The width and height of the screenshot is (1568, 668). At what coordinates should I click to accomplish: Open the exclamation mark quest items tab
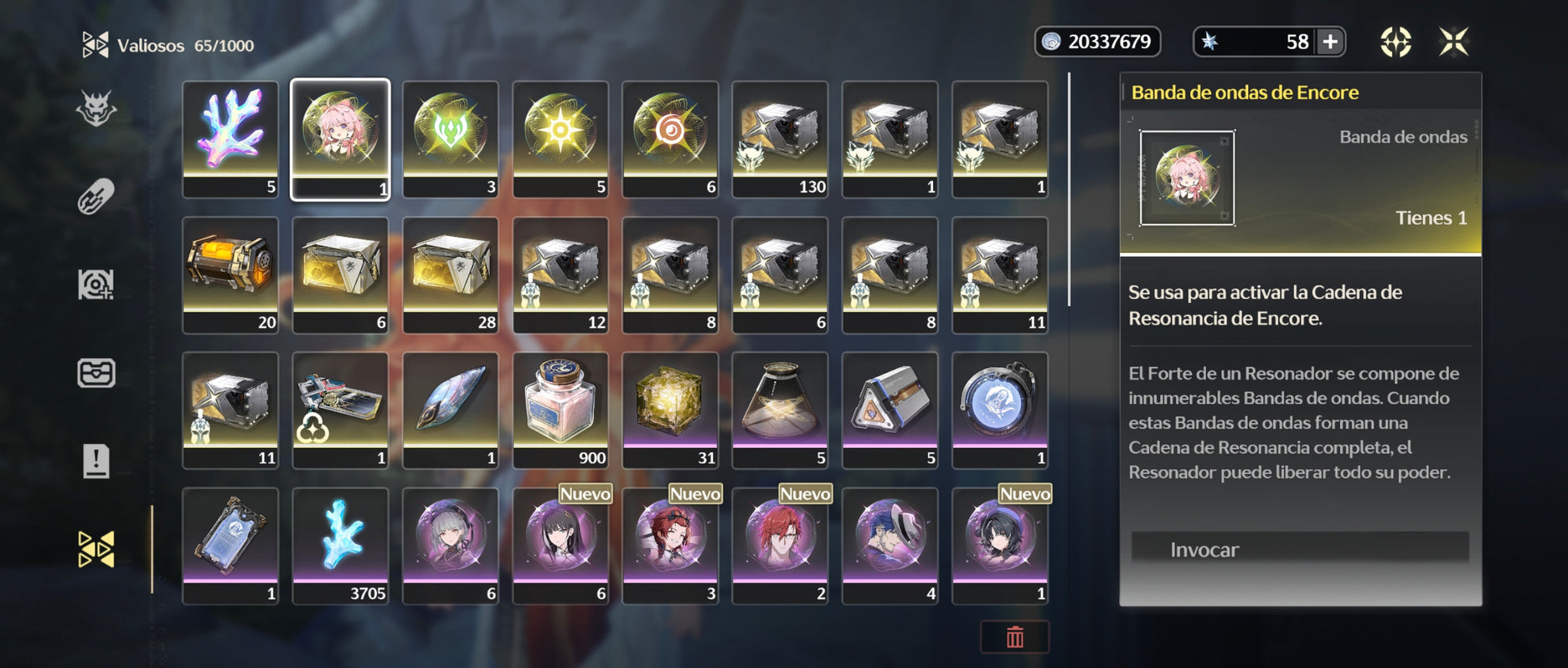coord(96,461)
